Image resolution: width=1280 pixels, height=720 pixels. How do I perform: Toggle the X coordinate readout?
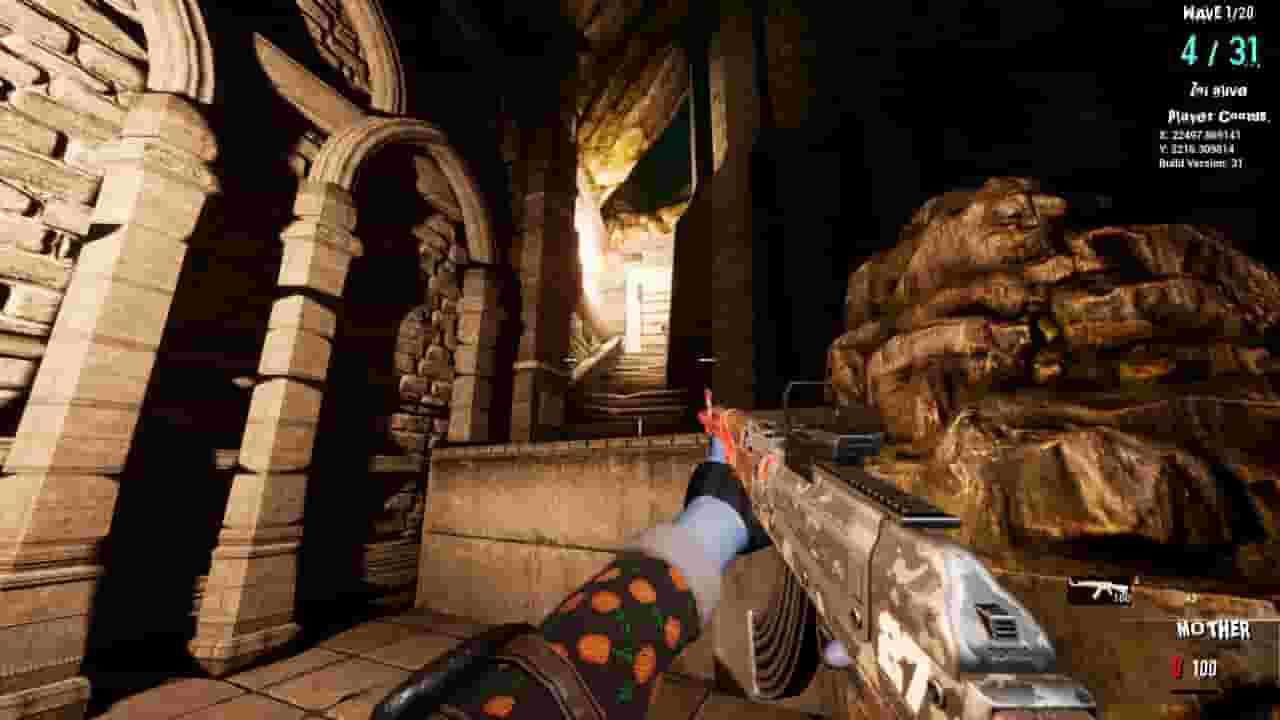click(x=1197, y=135)
